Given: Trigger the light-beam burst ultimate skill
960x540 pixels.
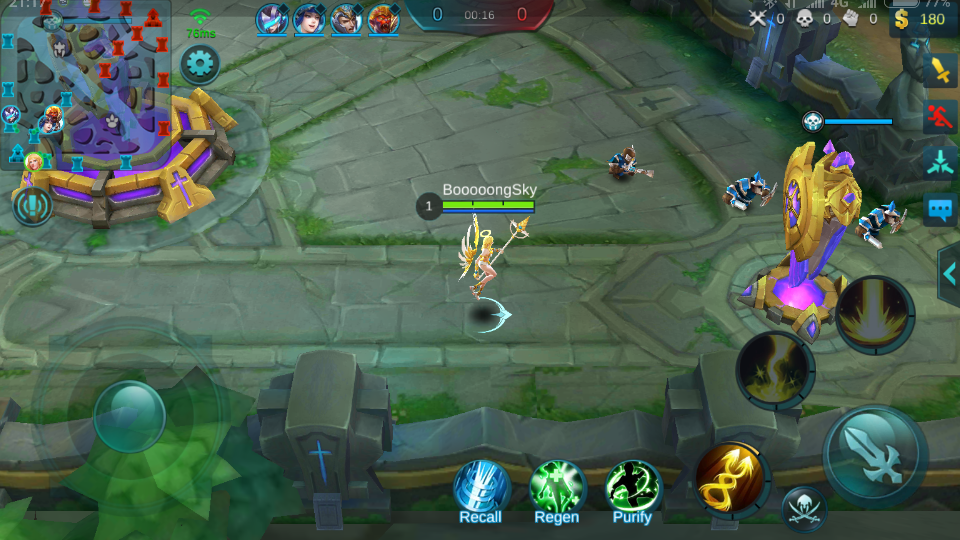Looking at the screenshot, I should tap(875, 315).
